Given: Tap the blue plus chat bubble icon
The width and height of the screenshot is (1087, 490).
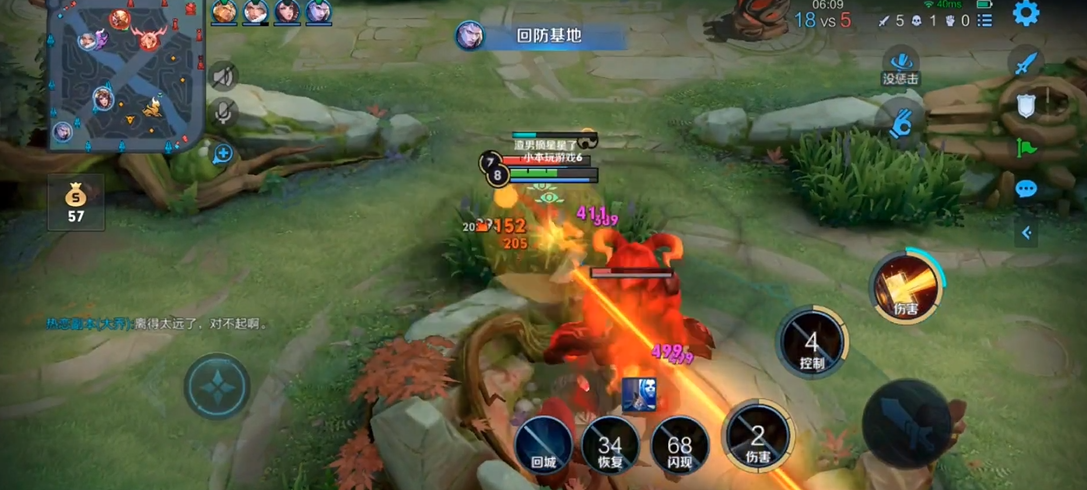Looking at the screenshot, I should coord(223,153).
